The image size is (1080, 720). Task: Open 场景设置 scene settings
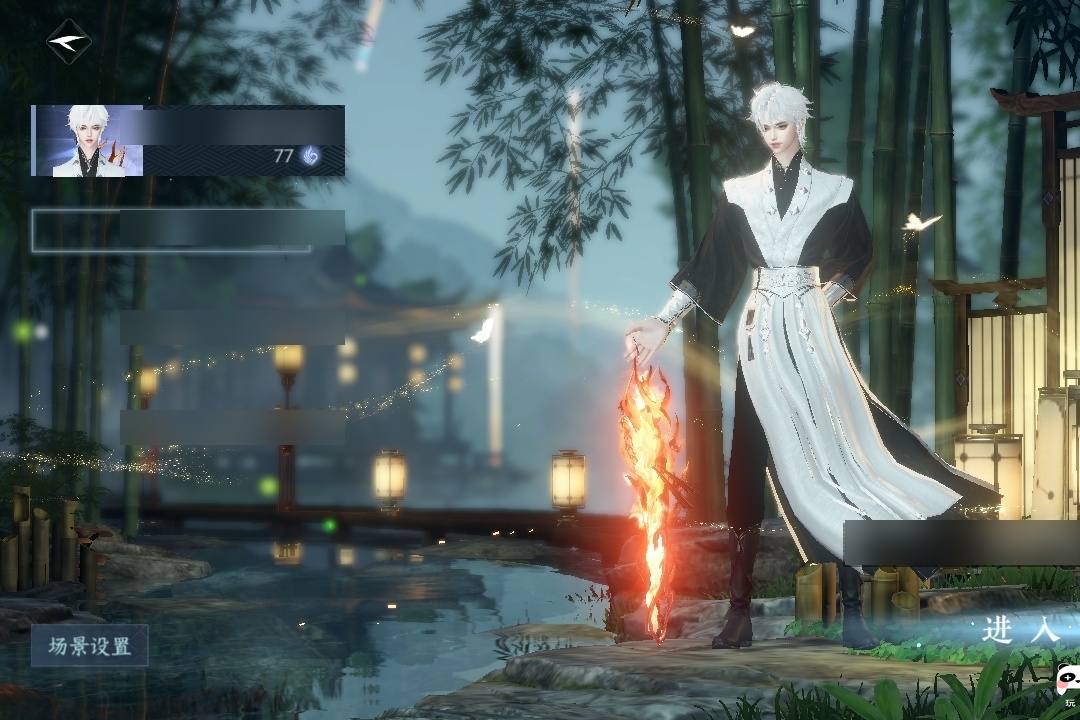(x=90, y=646)
